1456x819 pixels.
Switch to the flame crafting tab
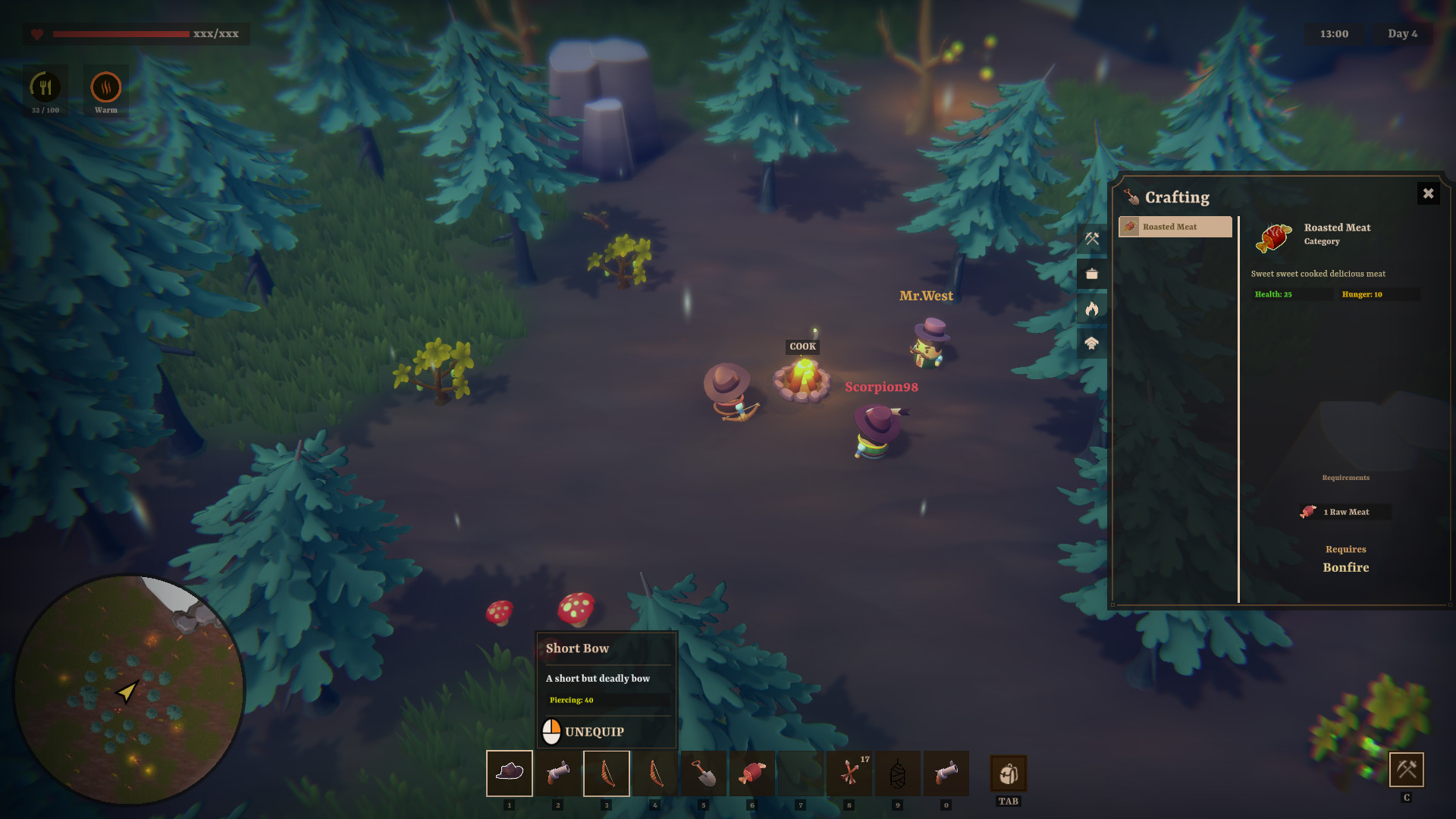point(1091,309)
